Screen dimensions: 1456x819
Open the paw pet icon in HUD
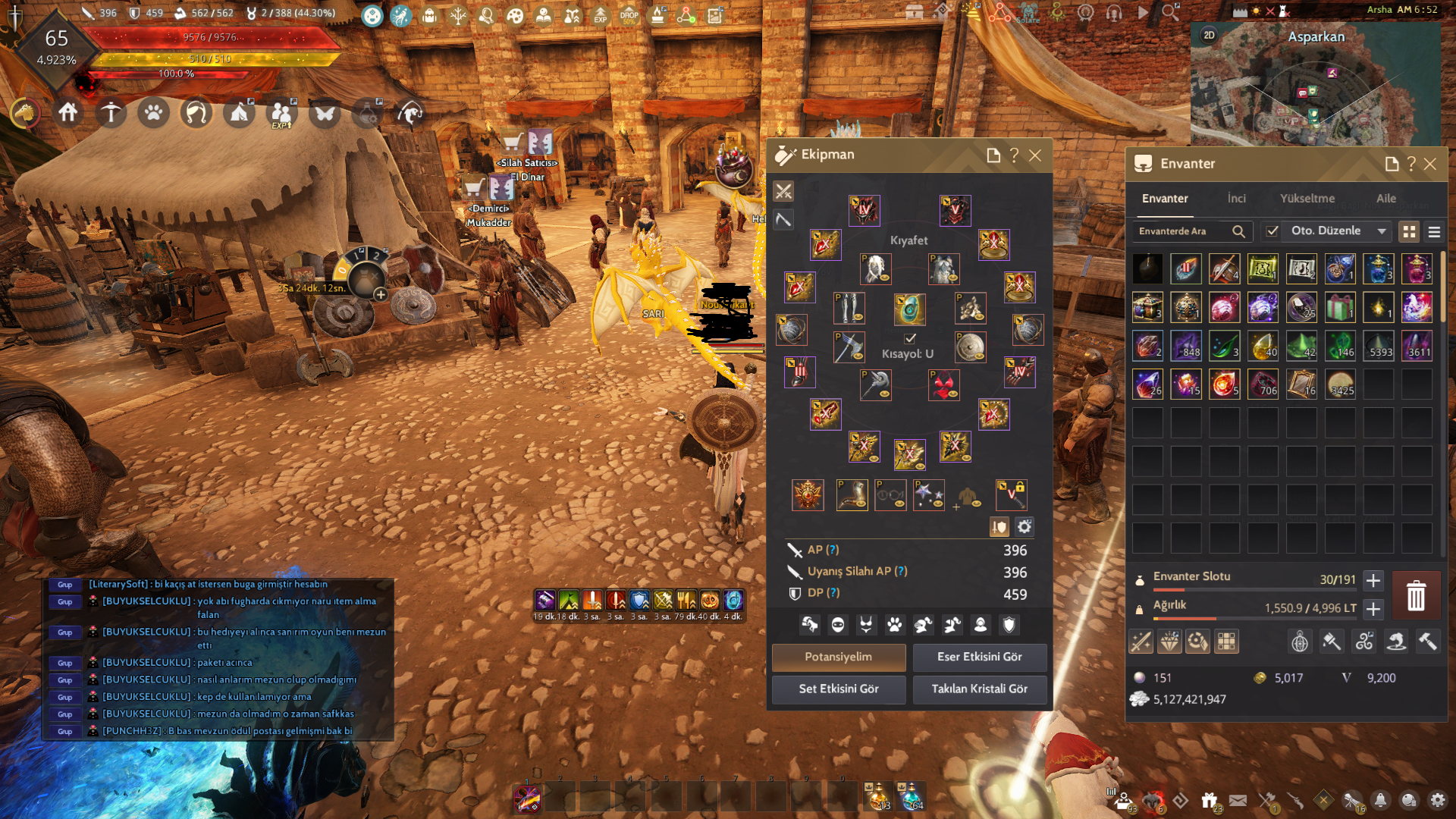click(154, 114)
